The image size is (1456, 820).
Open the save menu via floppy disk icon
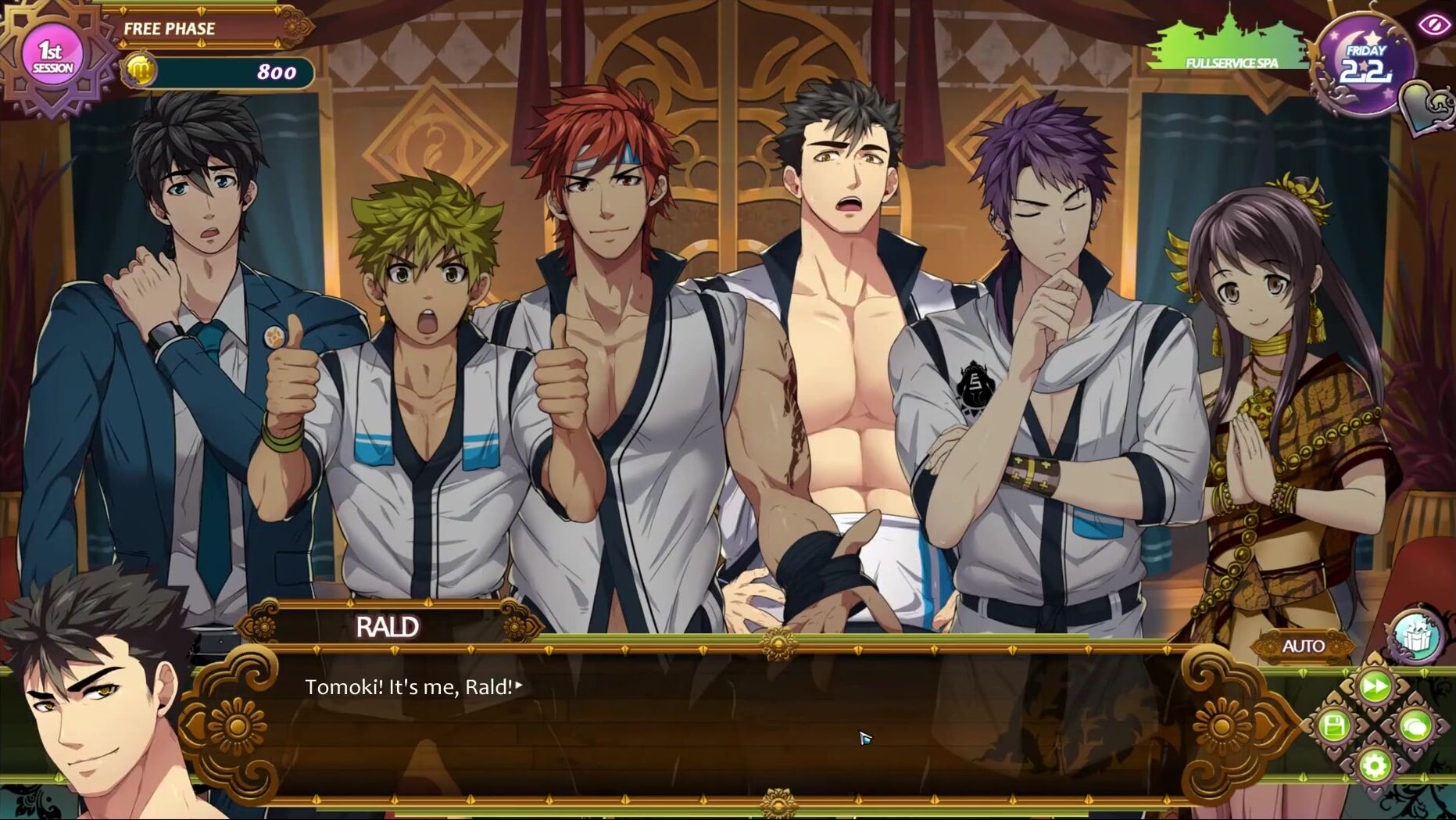1334,726
